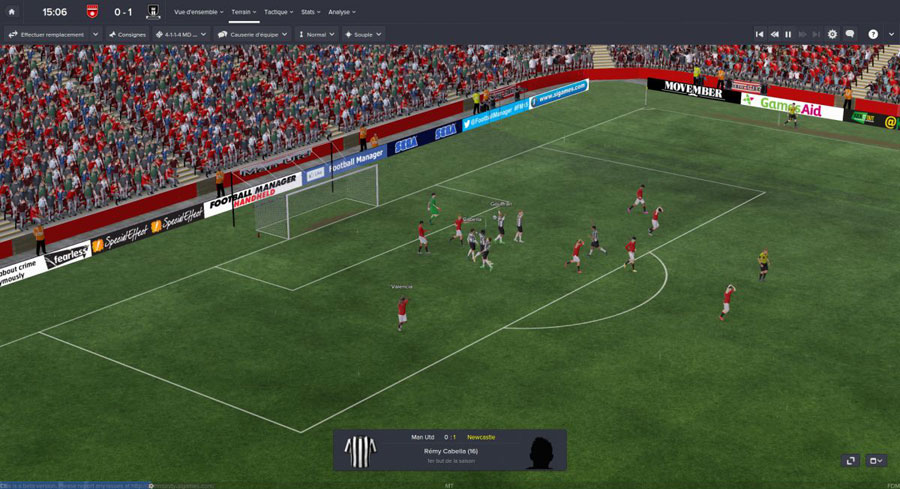The height and width of the screenshot is (489, 900).
Task: Rewind the match highlight
Action: [x=774, y=34]
